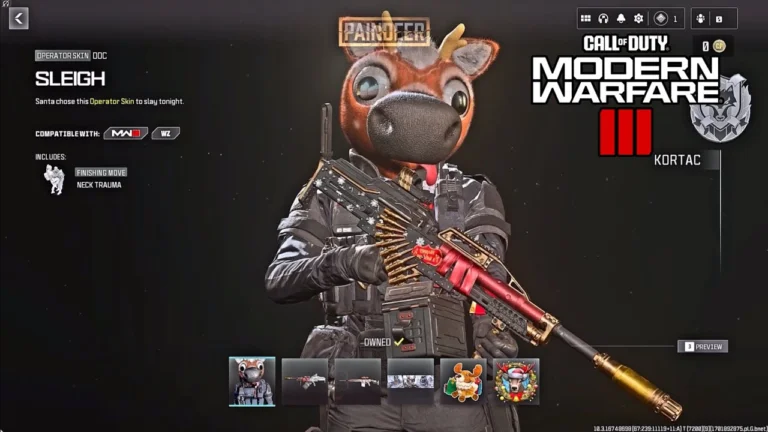Open settings with the gear icon
Viewport: 768px width, 432px height.
(x=638, y=18)
